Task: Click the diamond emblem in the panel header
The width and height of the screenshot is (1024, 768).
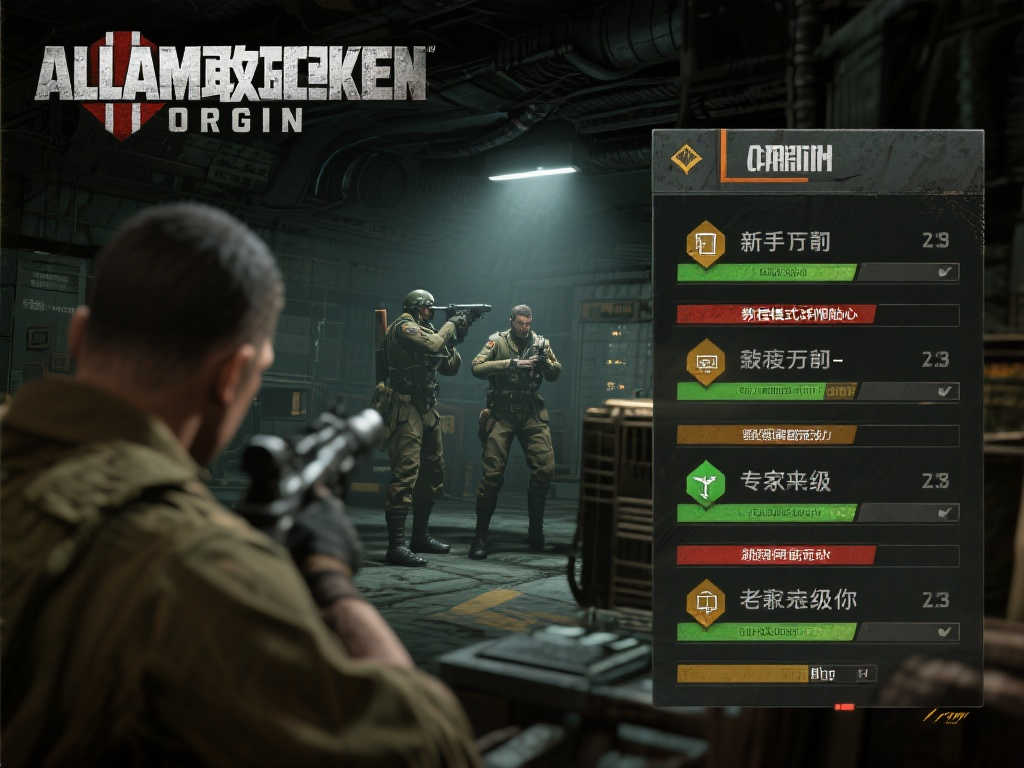Action: coord(686,158)
